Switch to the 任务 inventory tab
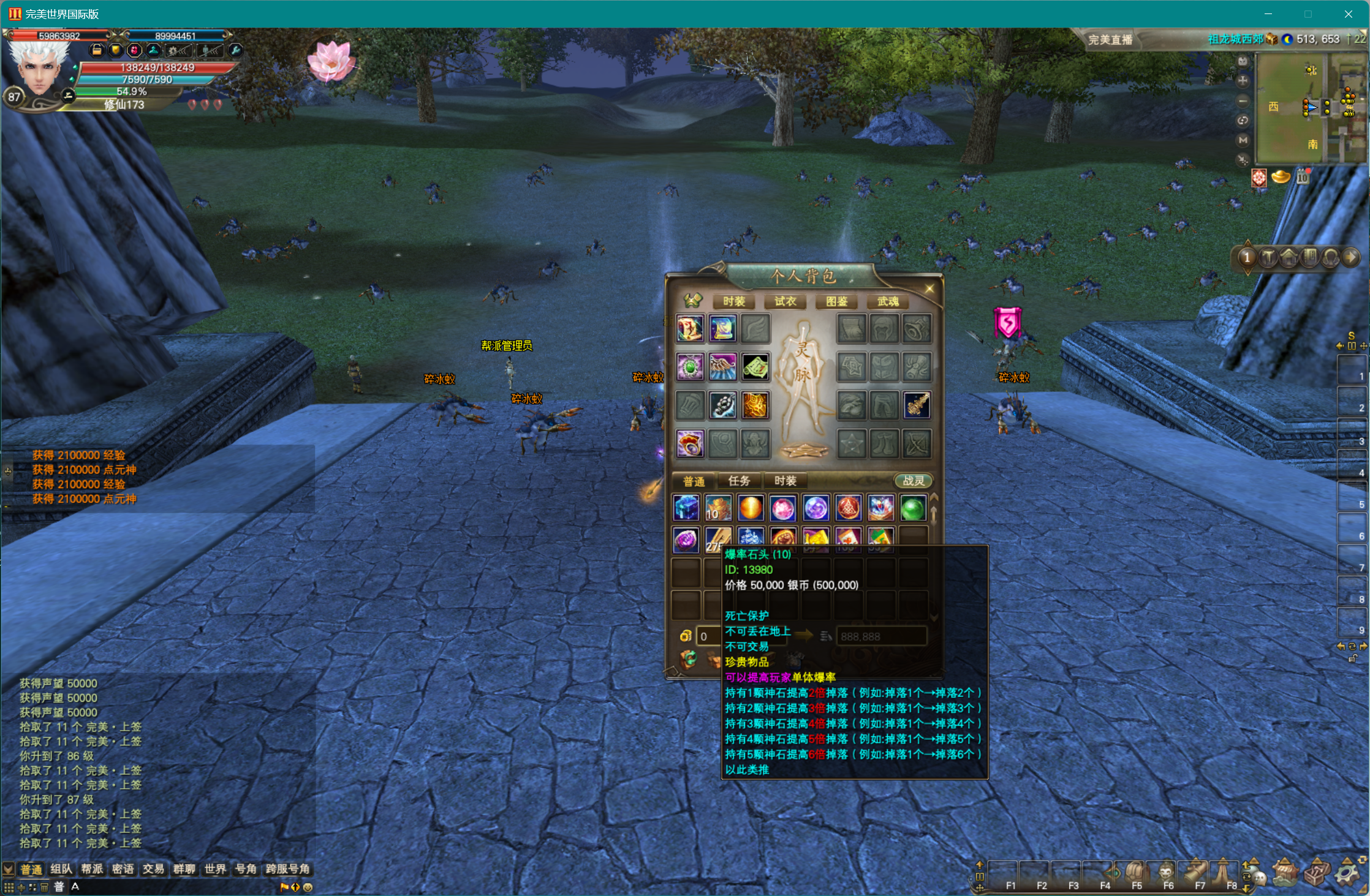1370x896 pixels. tap(739, 481)
